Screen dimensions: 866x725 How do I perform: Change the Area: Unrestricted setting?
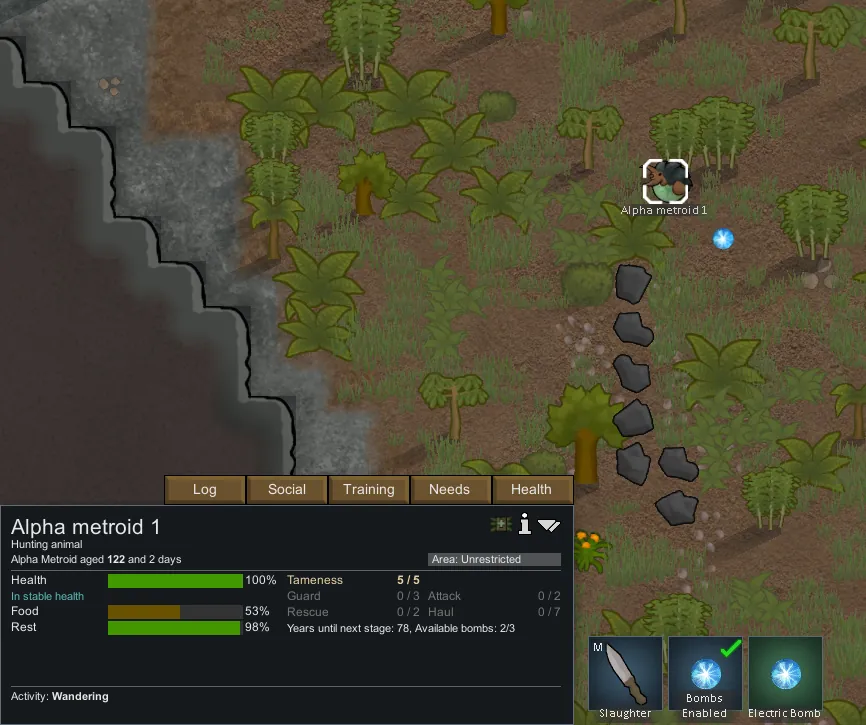(494, 559)
